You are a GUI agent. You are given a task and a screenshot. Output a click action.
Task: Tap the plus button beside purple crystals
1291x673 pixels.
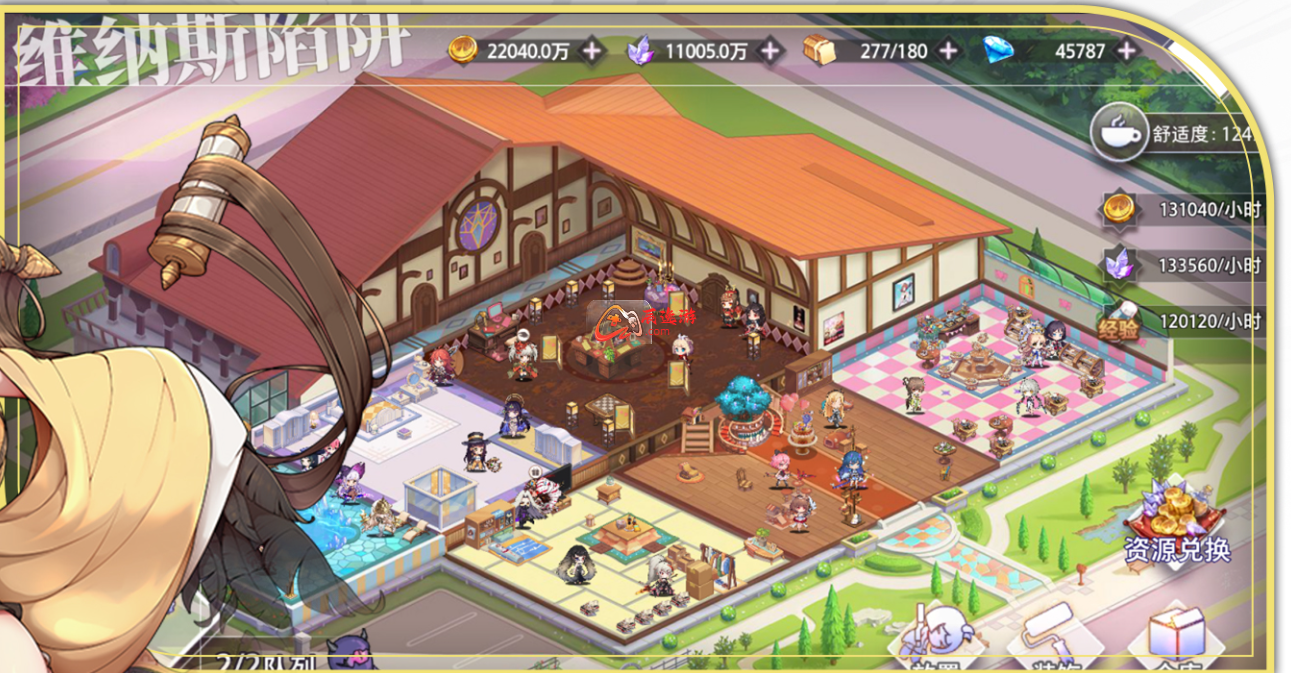pyautogui.click(x=770, y=50)
